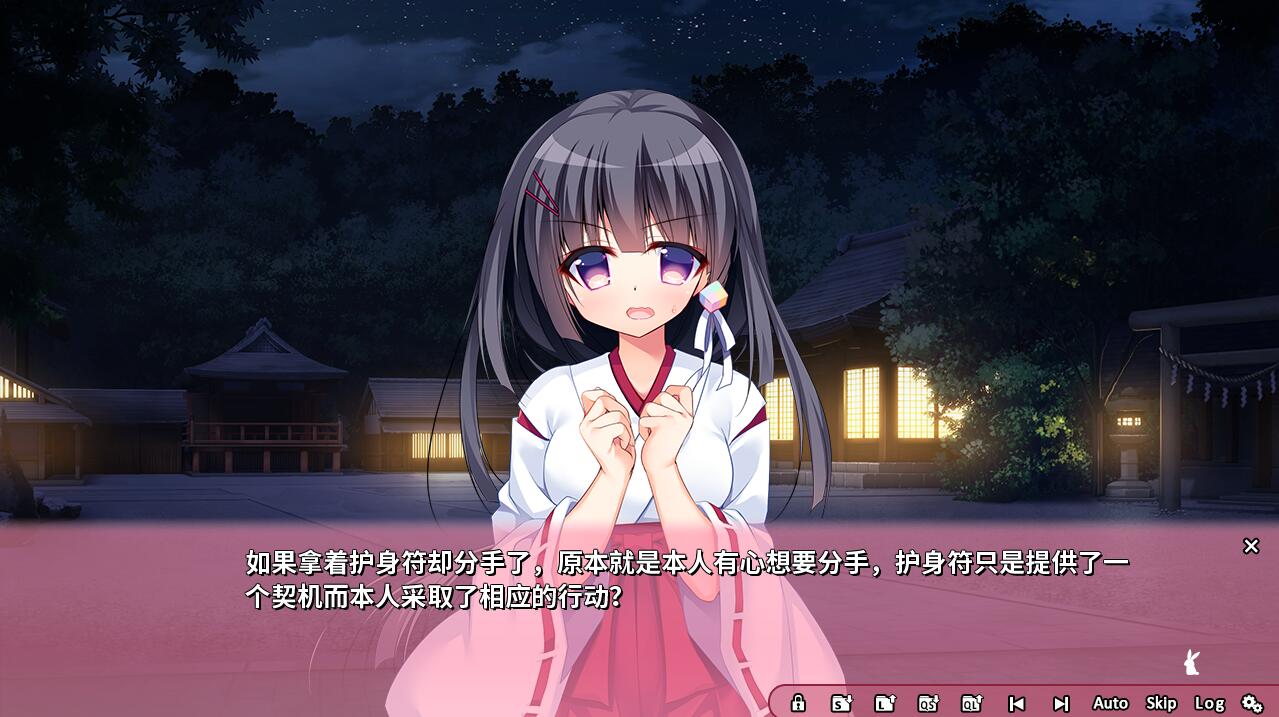Quick save with the QS icon
The image size is (1279, 717).
[x=929, y=703]
